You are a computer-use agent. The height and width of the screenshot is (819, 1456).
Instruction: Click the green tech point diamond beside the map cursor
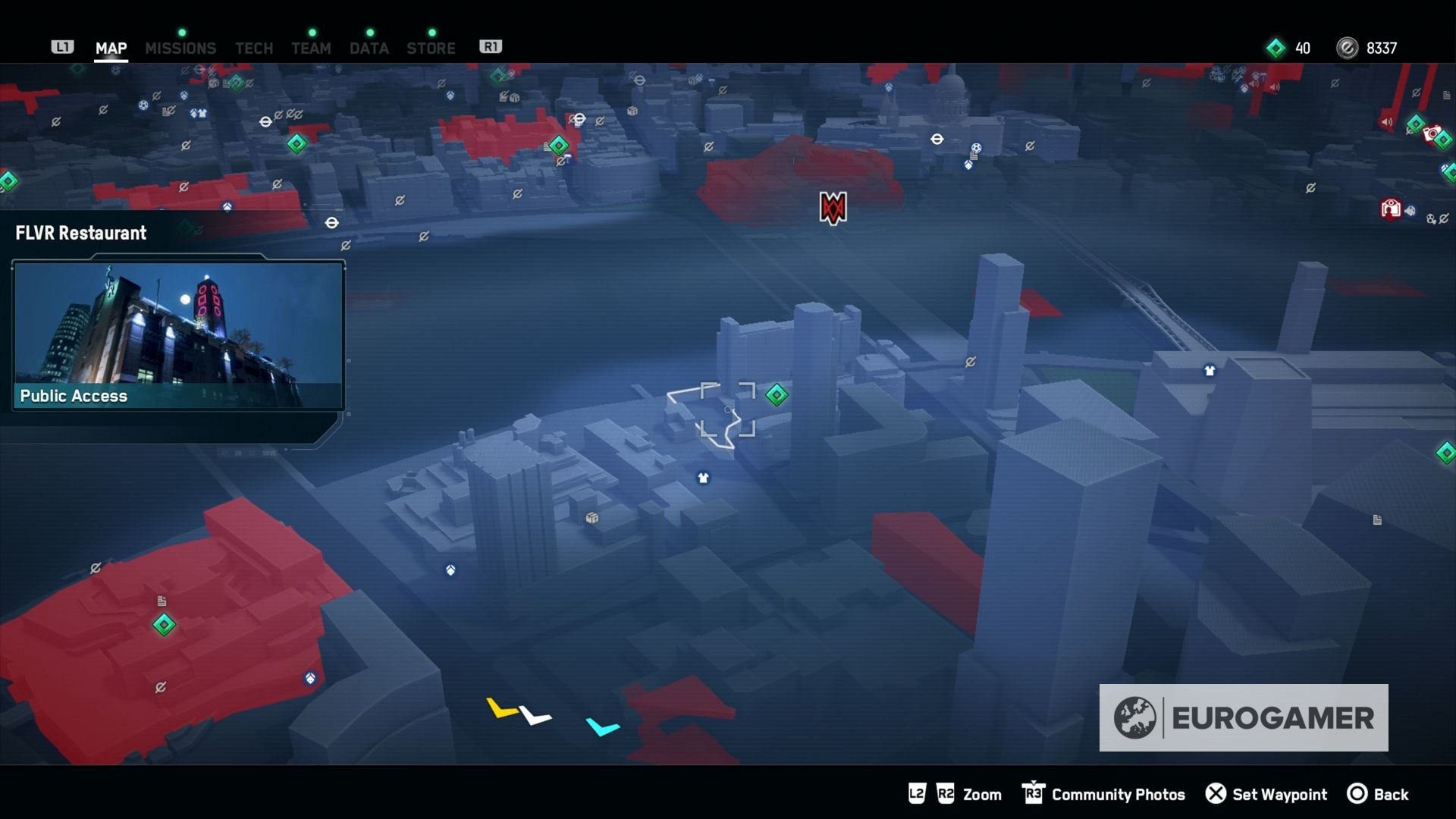776,394
